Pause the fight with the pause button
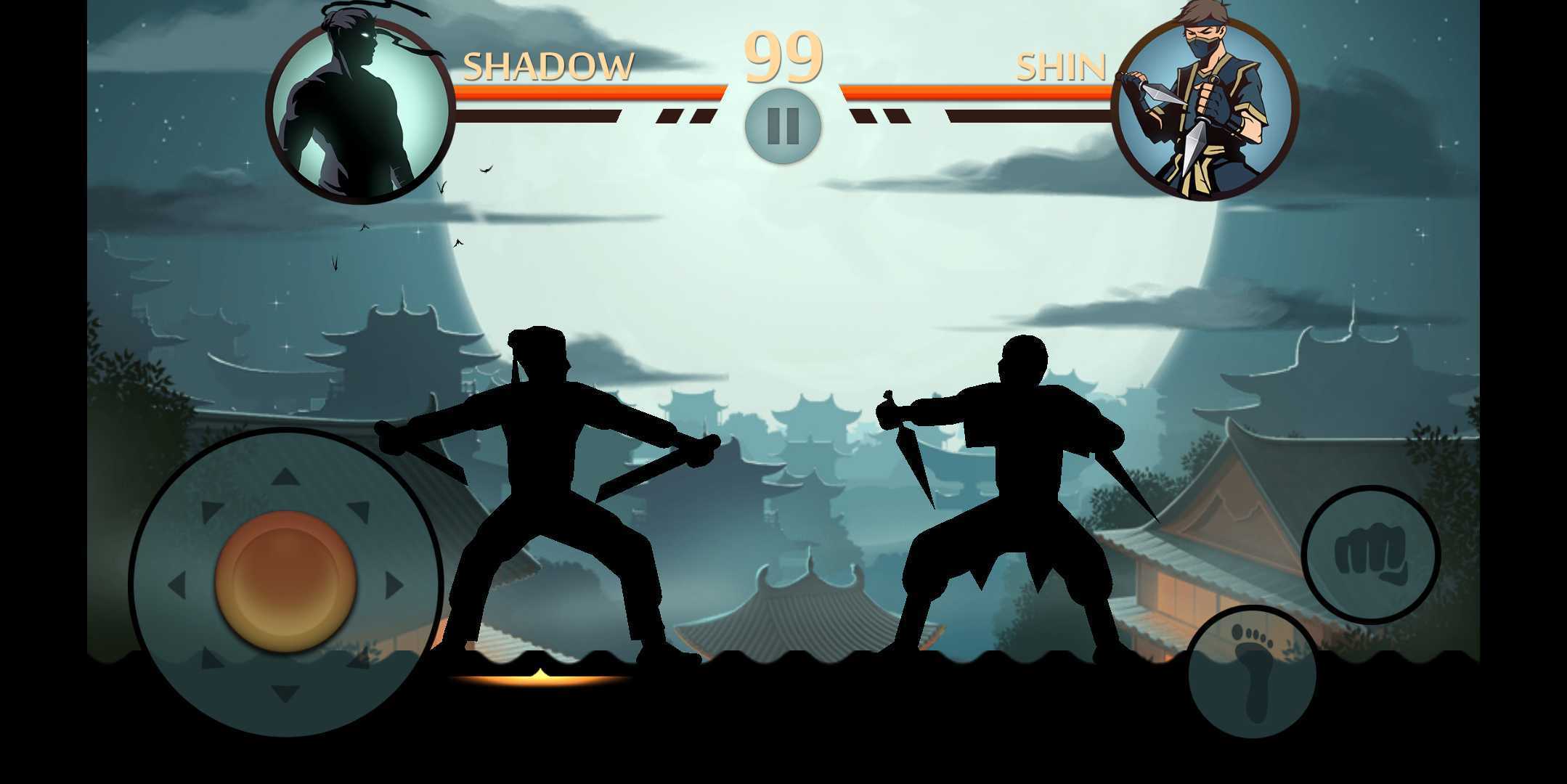 pos(783,126)
